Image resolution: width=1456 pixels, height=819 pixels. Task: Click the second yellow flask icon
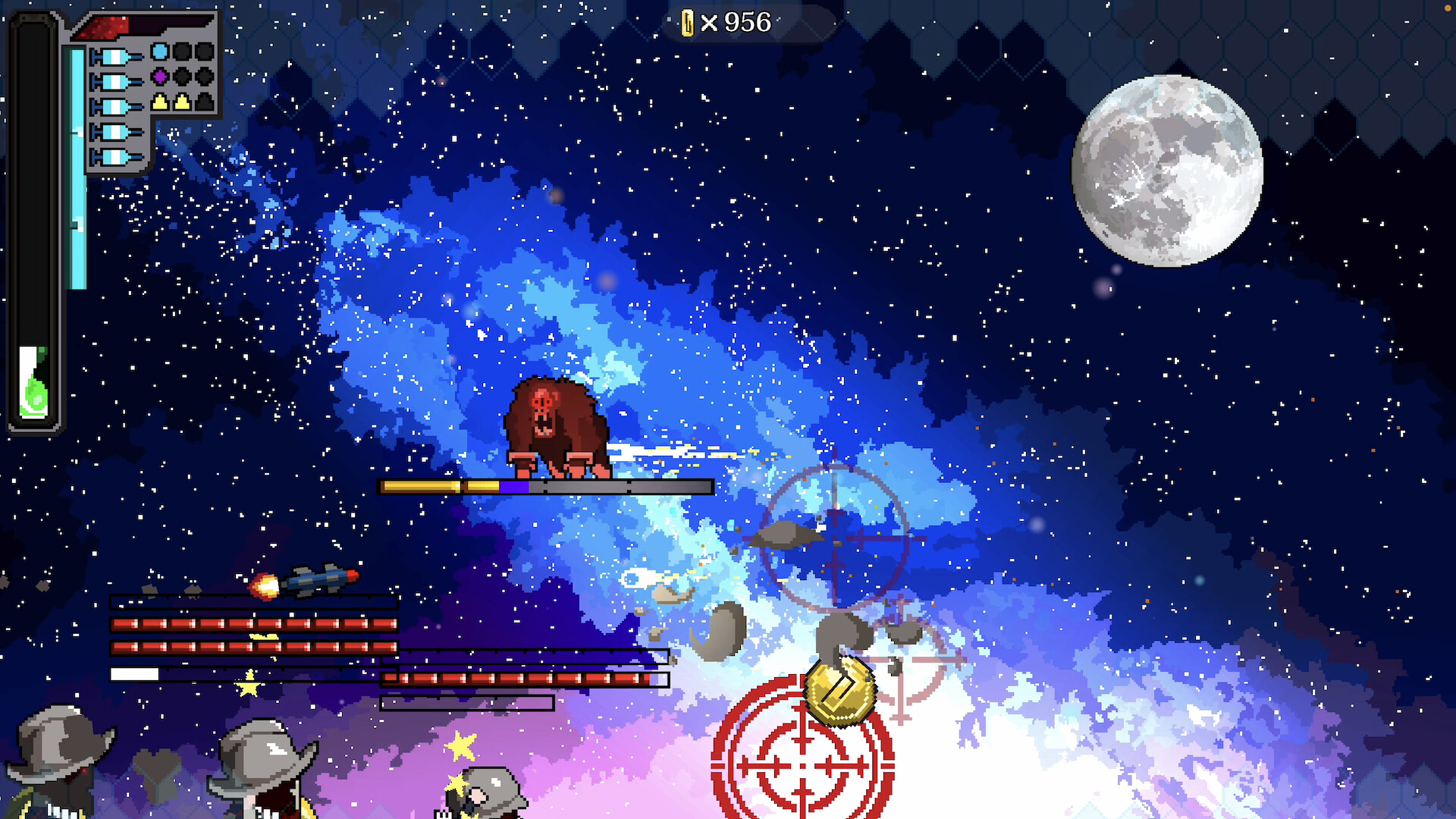(182, 102)
